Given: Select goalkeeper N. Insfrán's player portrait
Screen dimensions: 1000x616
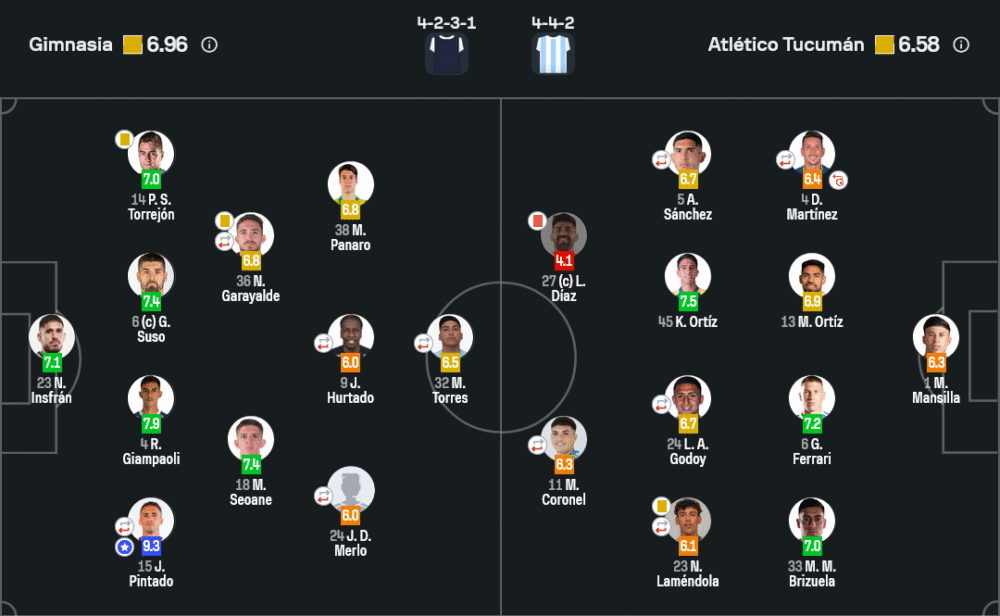Looking at the screenshot, I should click(51, 336).
